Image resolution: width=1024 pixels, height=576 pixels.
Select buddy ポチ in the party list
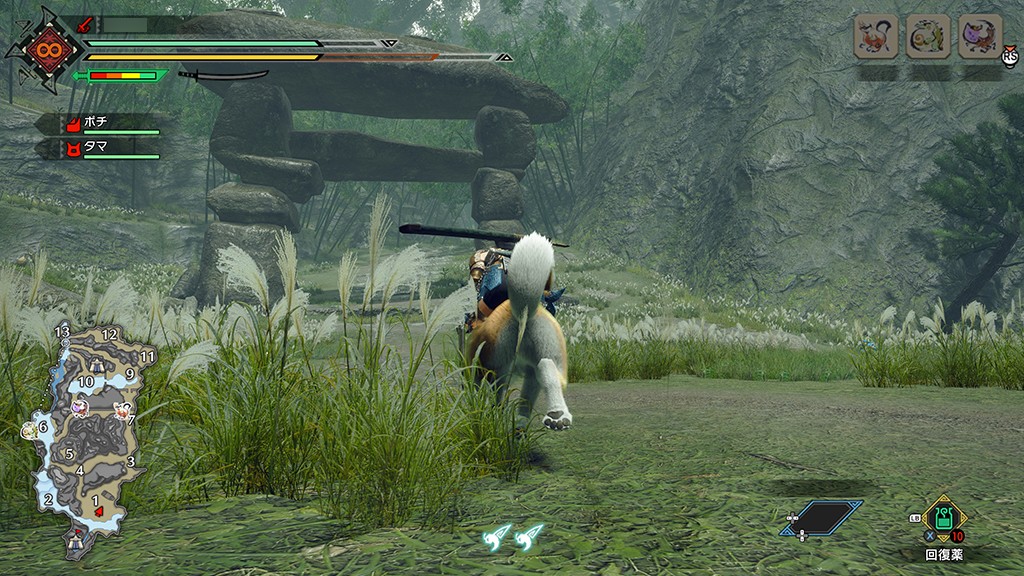pos(98,124)
